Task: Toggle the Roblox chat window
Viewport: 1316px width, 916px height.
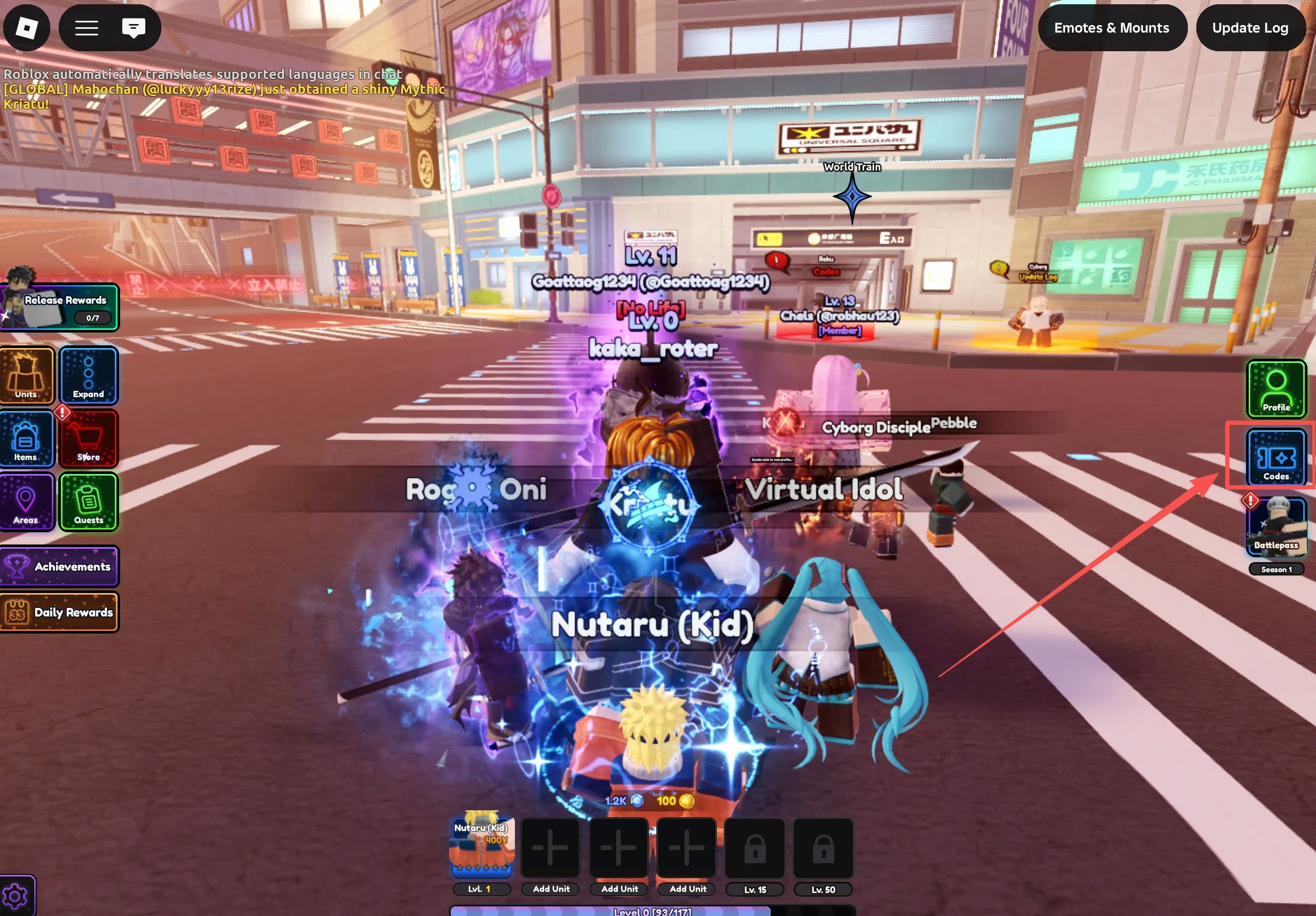Action: pos(134,28)
